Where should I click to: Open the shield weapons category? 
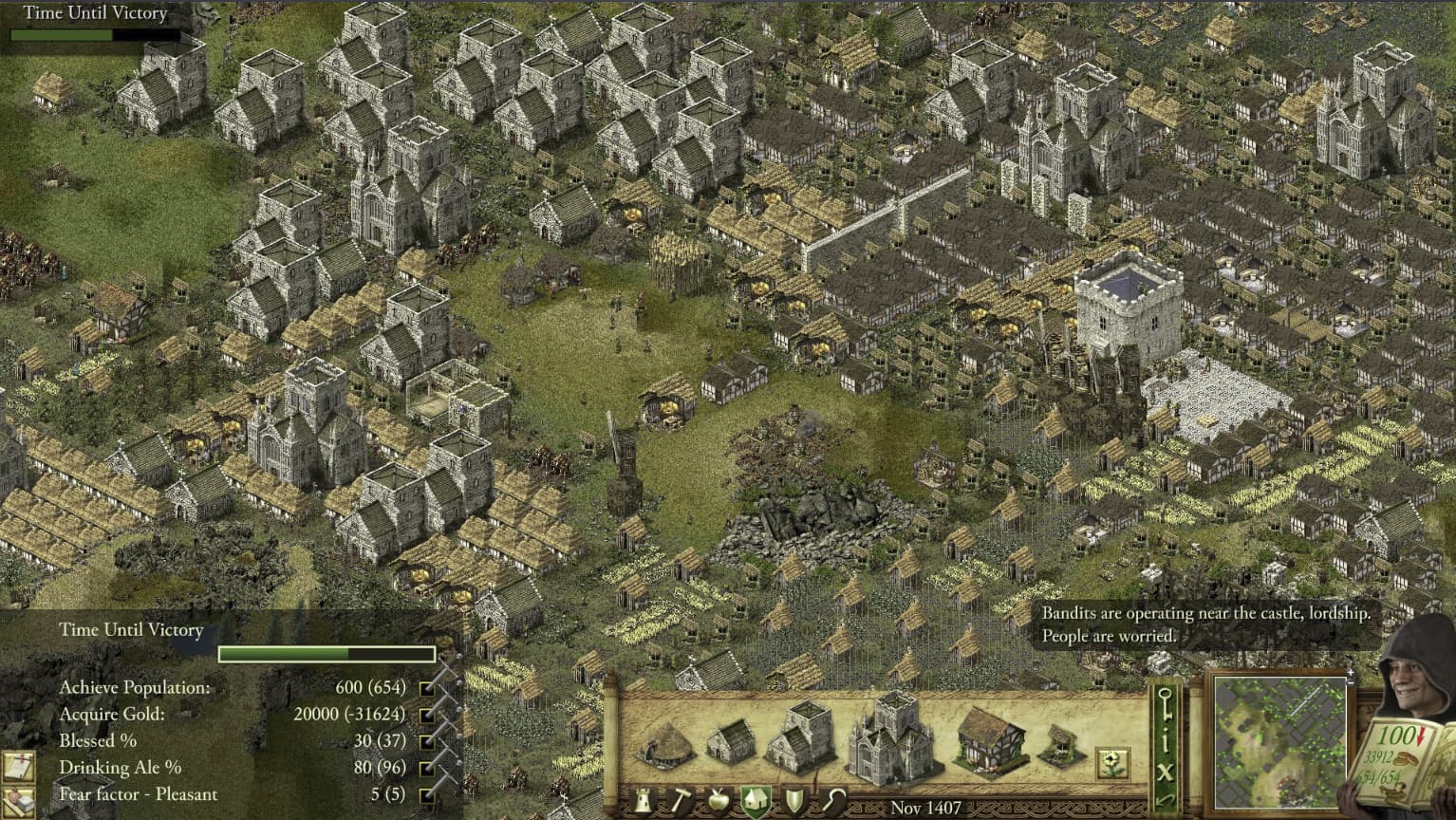coord(793,803)
